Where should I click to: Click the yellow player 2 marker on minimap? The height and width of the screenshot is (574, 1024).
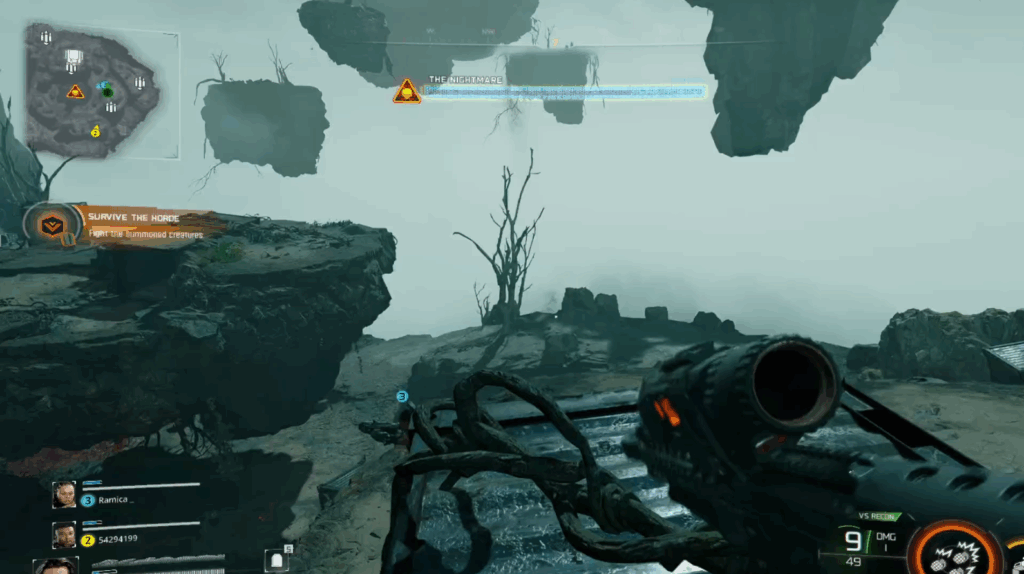[x=96, y=130]
